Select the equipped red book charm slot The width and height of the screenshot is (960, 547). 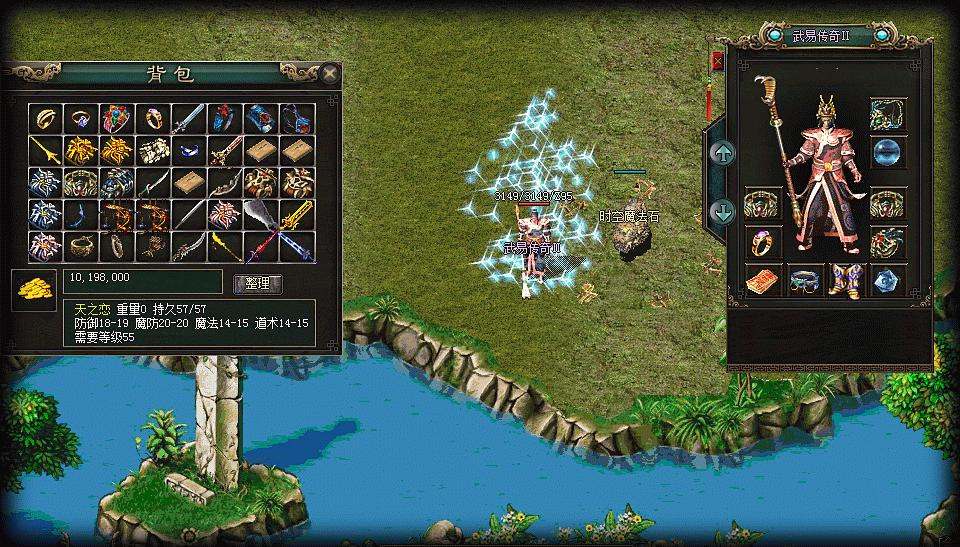pyautogui.click(x=763, y=281)
